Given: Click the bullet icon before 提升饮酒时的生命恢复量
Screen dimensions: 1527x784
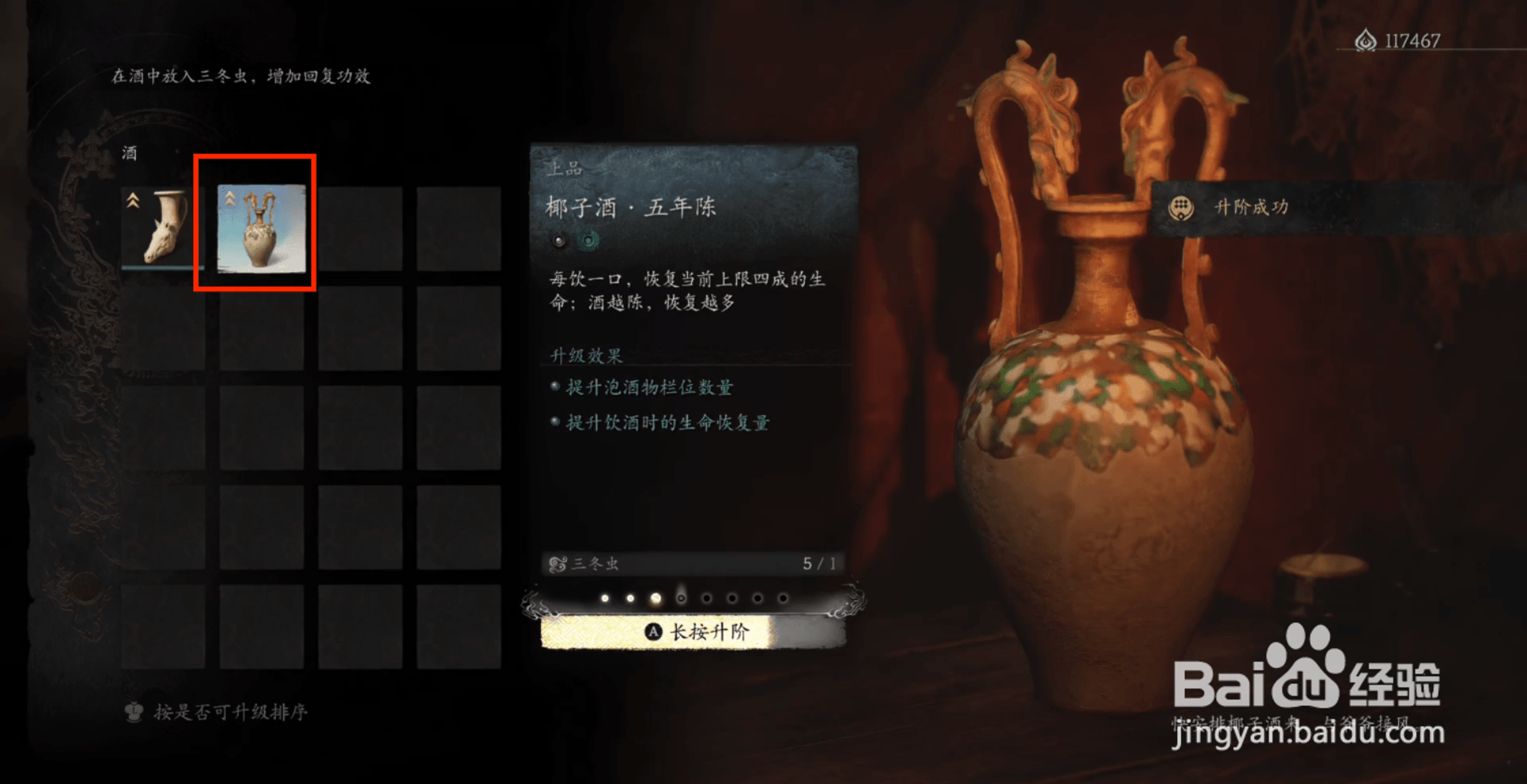Looking at the screenshot, I should (555, 421).
